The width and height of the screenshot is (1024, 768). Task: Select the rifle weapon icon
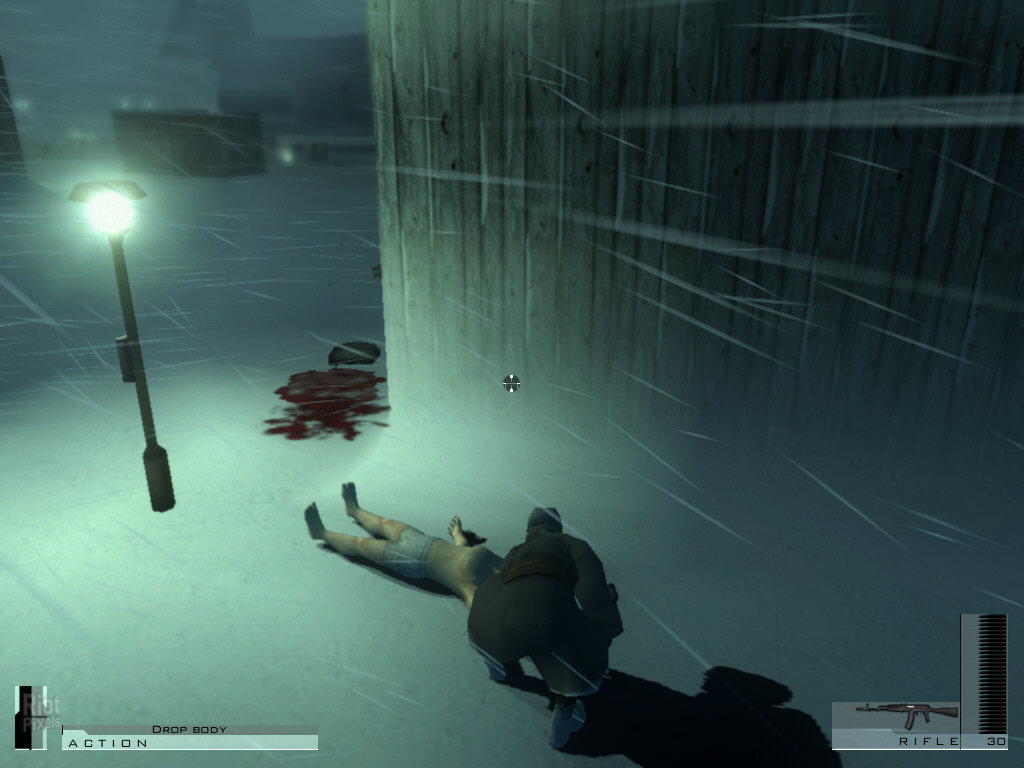(x=905, y=715)
